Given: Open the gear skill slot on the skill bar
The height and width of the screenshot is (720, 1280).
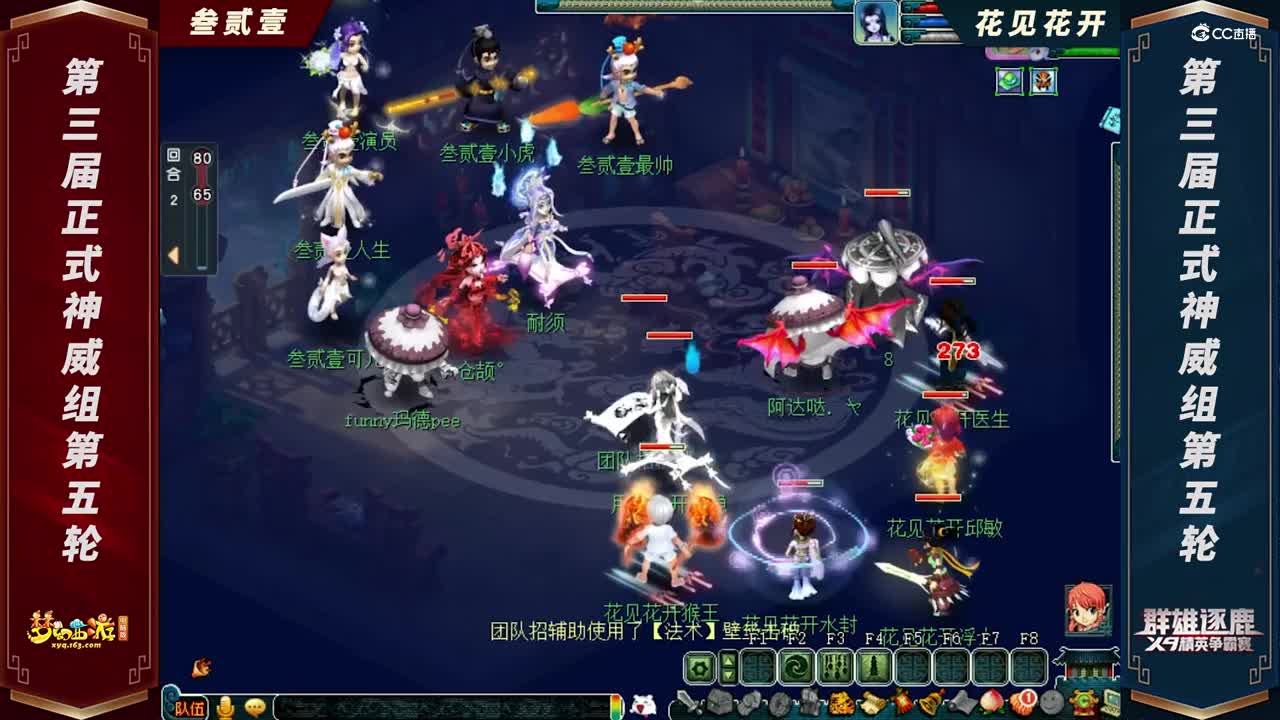Looking at the screenshot, I should 700,666.
